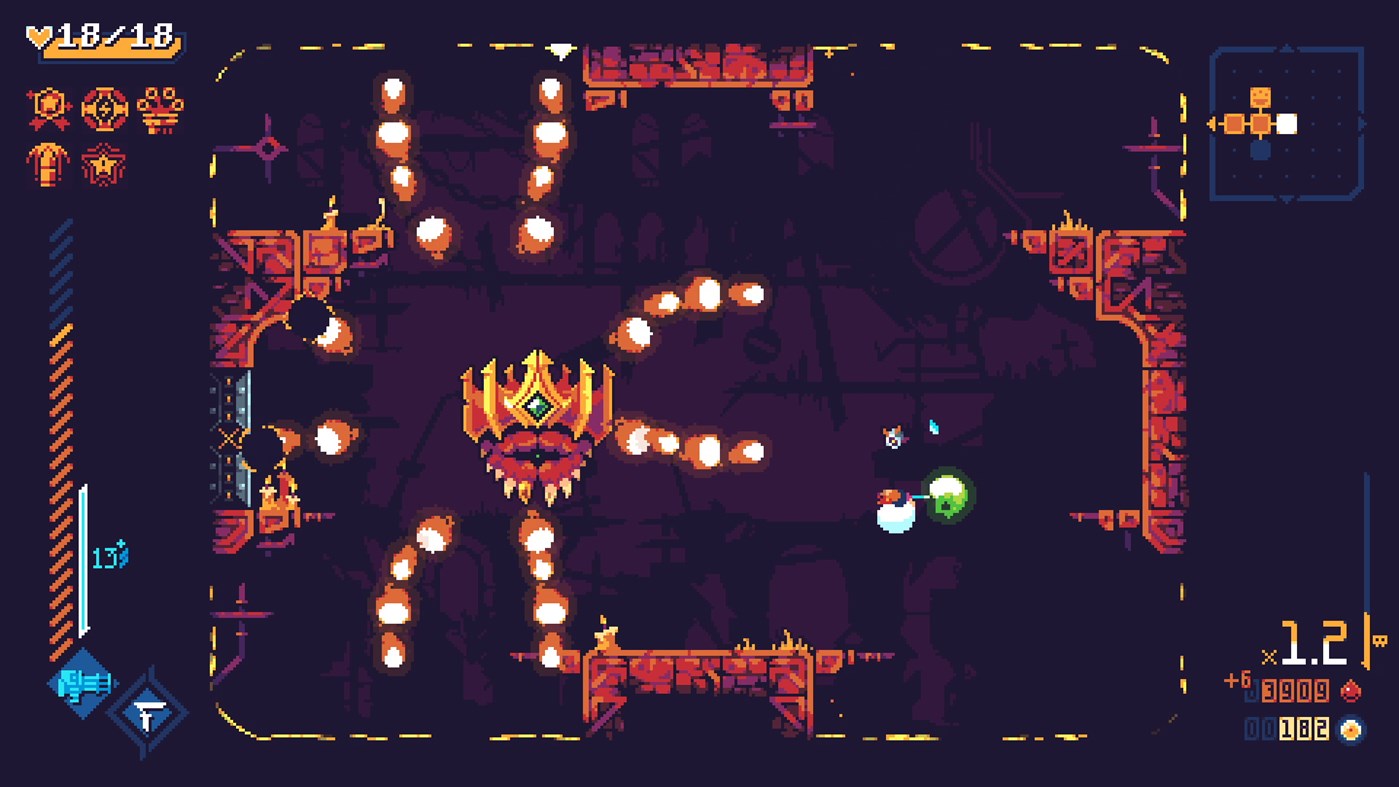The height and width of the screenshot is (787, 1399).
Task: Click the boss face icon on the minimap
Action: pos(1260,96)
